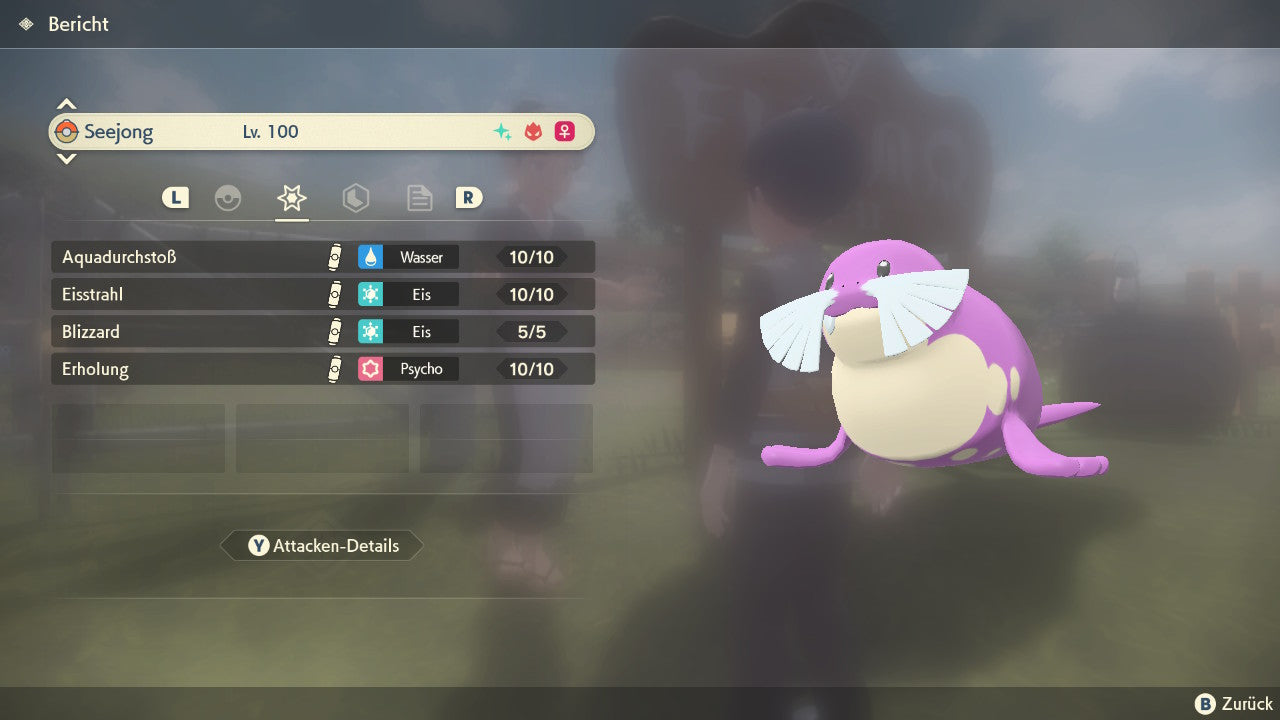Pick the Erholung move row
The height and width of the screenshot is (720, 1280).
pyautogui.click(x=322, y=369)
